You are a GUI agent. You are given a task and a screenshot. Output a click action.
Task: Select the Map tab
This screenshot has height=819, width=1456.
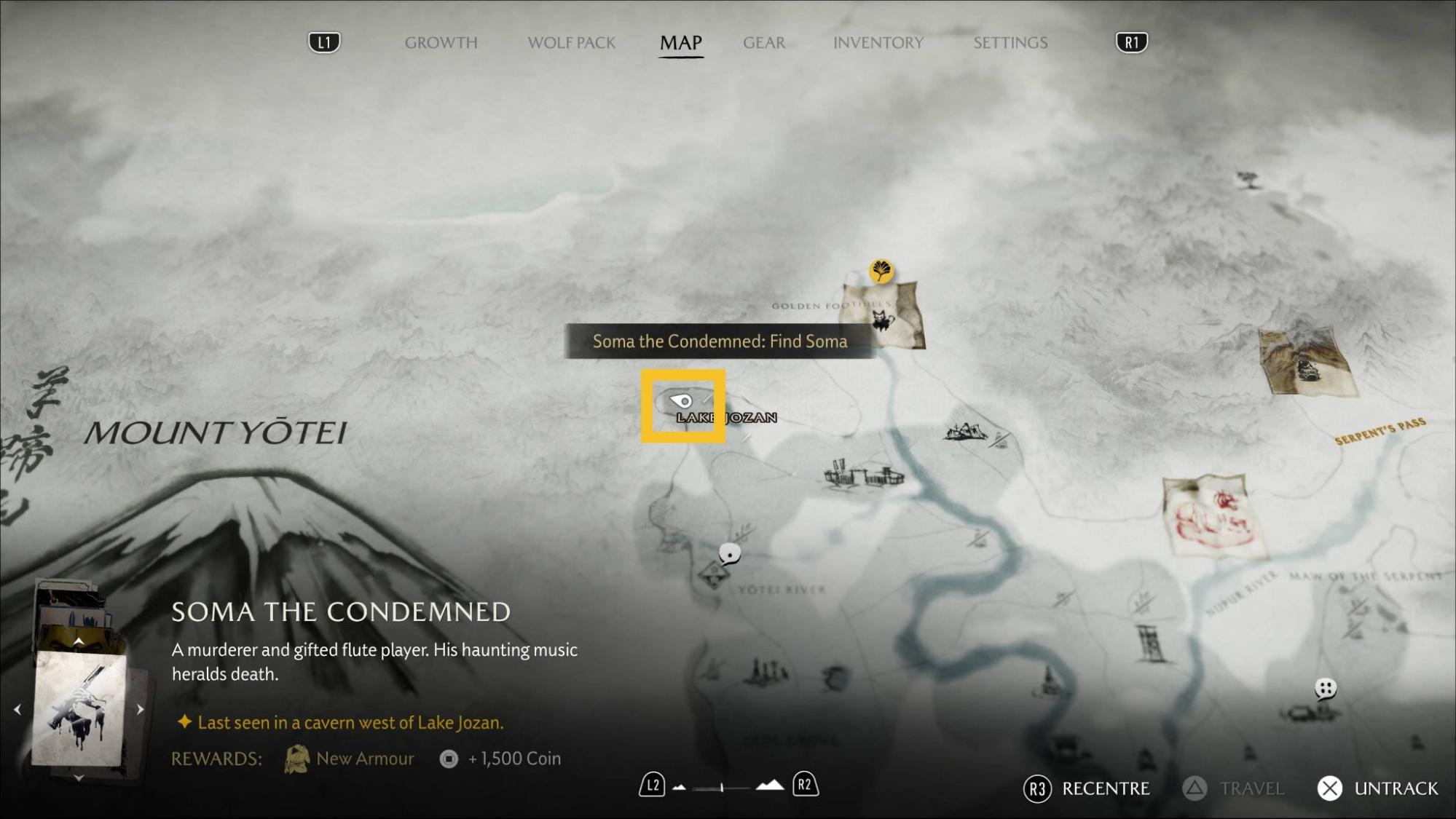tap(680, 43)
